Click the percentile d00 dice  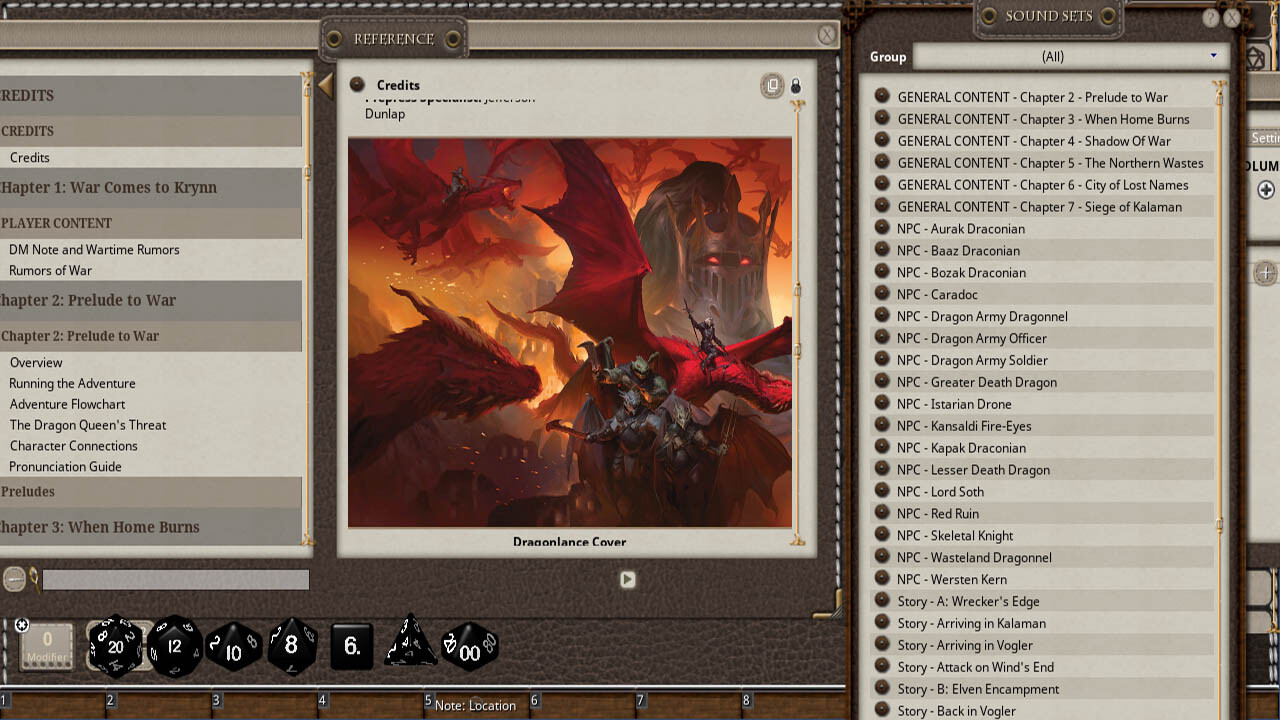[470, 647]
